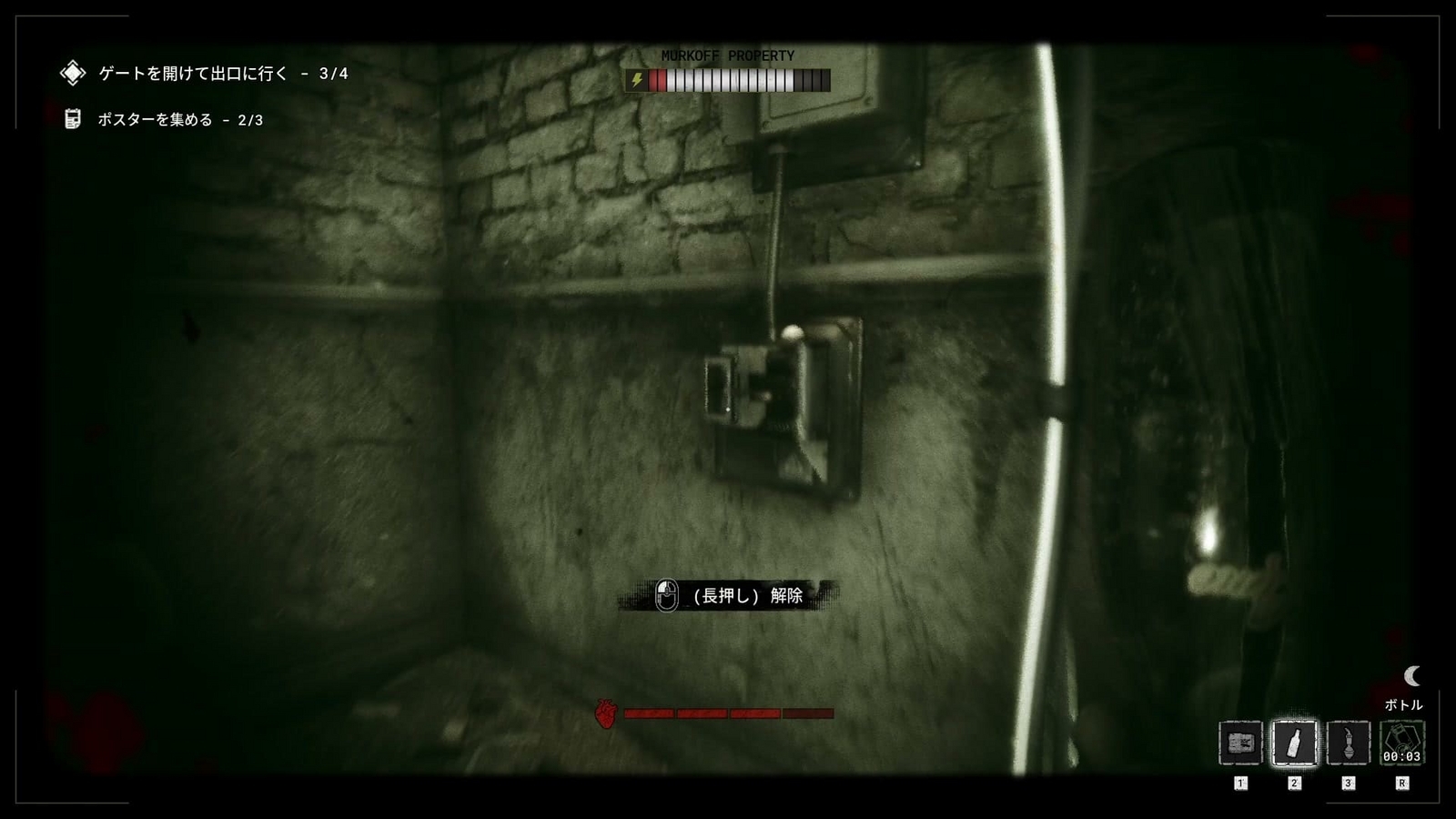Viewport: 1456px width, 819px height.
Task: Toggle night vision via the moon icon
Action: (1411, 677)
